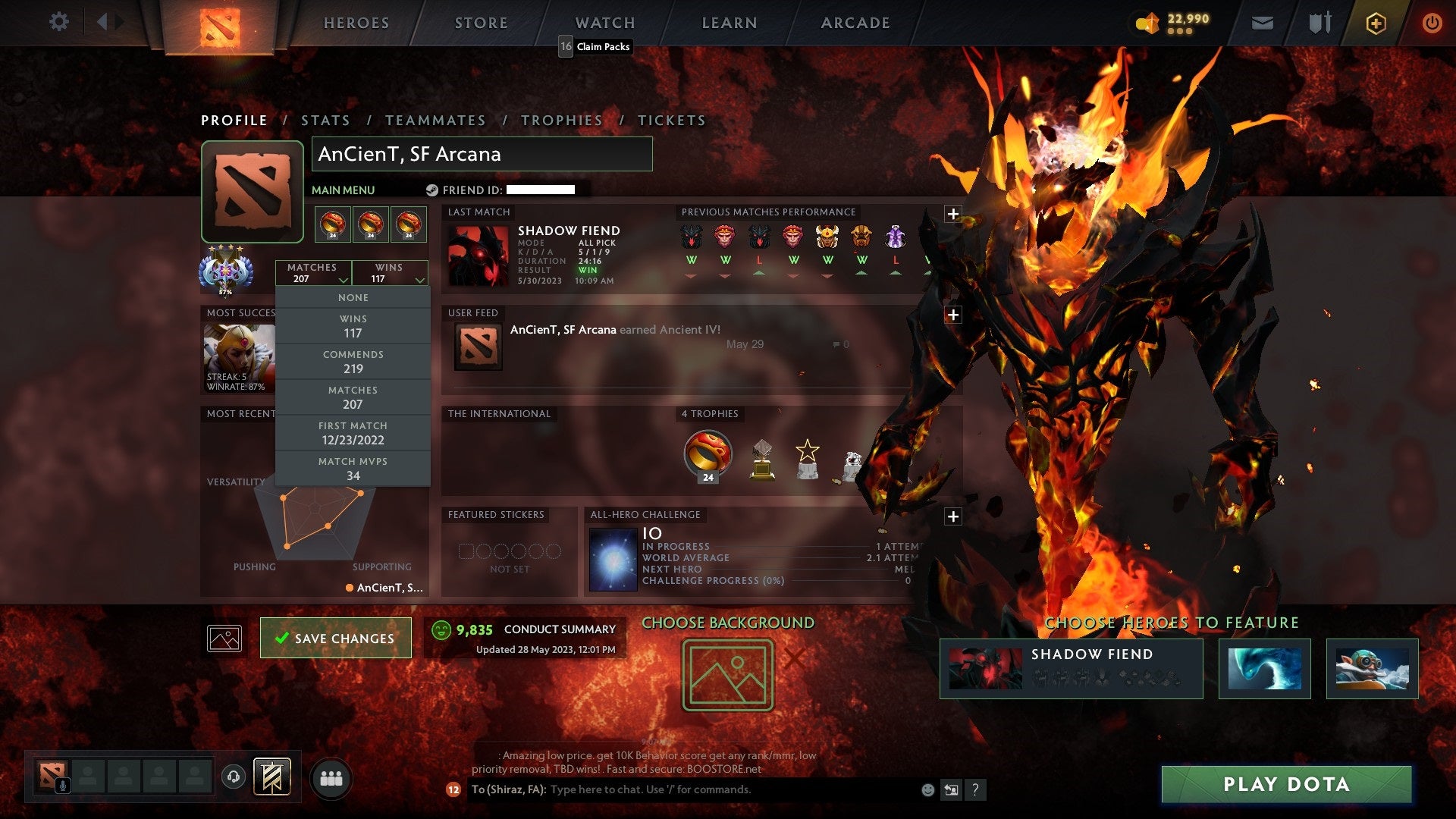Screen dimensions: 1456x819
Task: Click the Dota Plus hexagon plus icon
Action: [1375, 24]
